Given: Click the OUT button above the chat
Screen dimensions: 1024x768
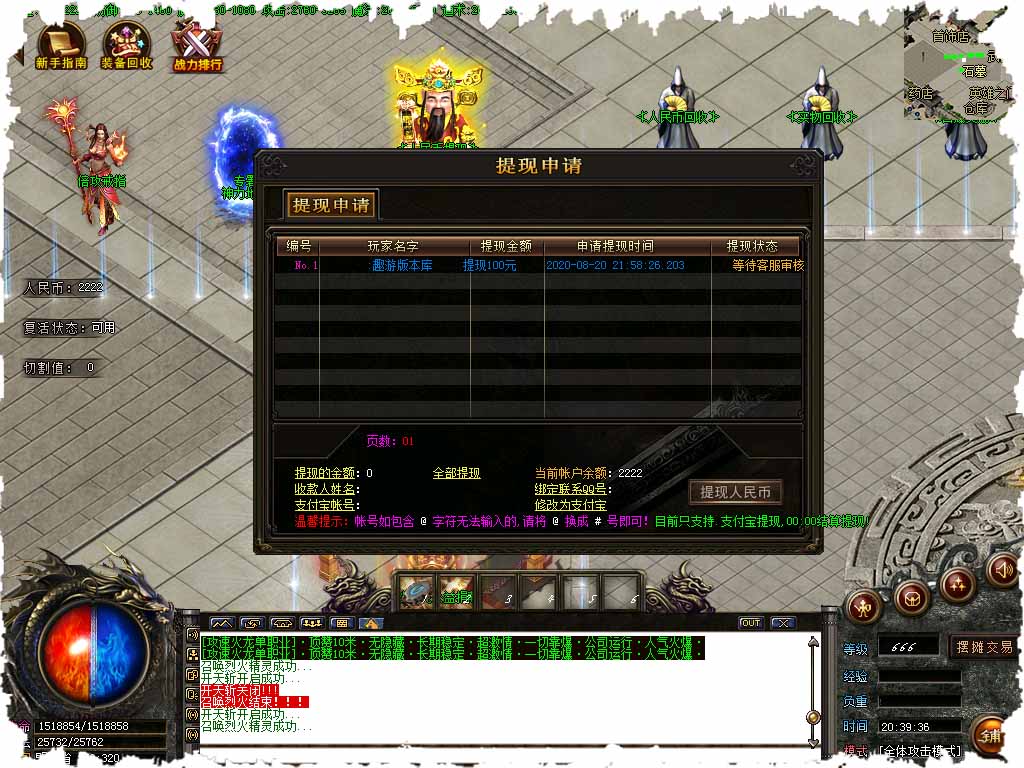Looking at the screenshot, I should pos(750,623).
